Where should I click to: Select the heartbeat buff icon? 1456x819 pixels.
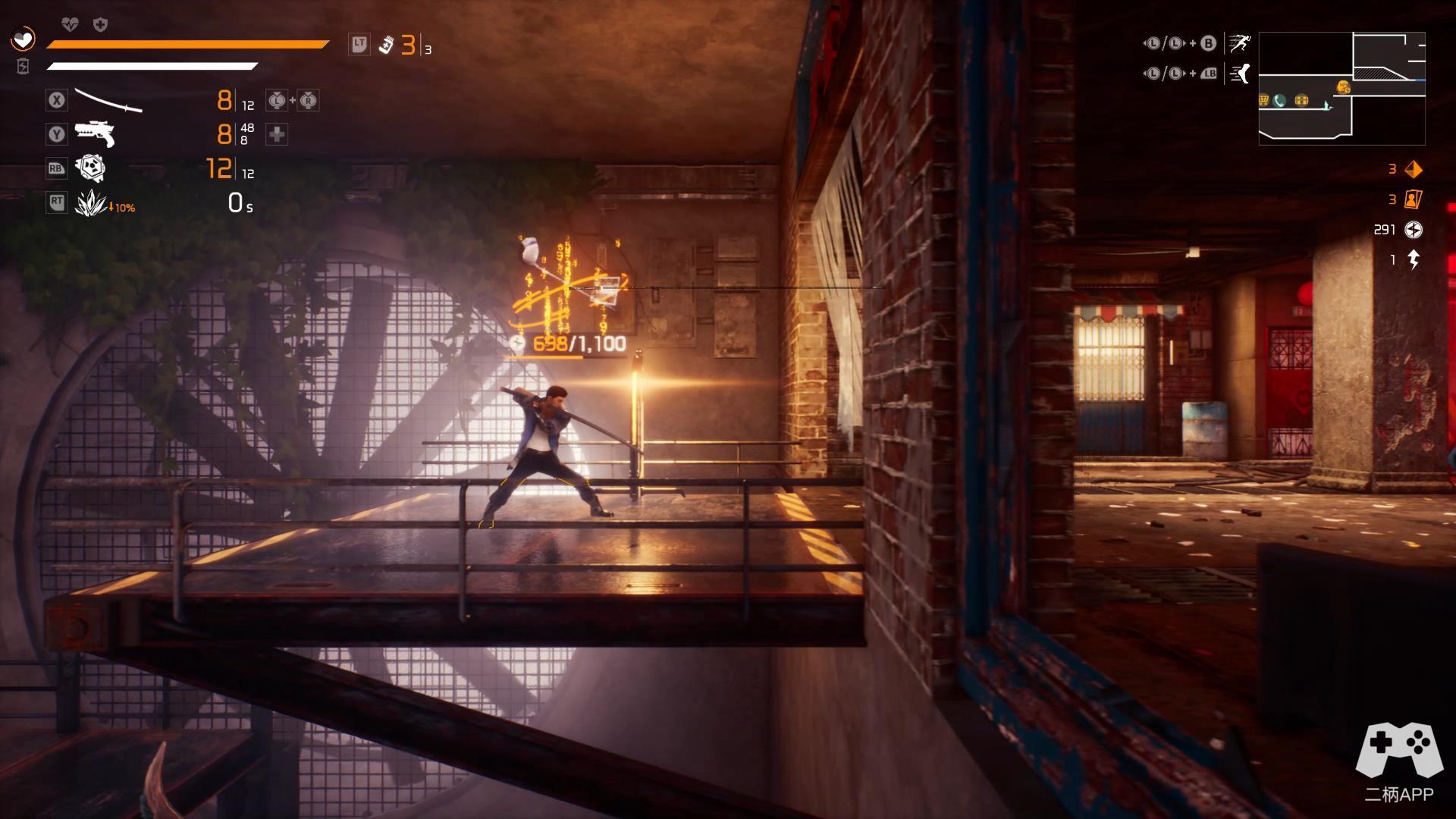click(x=70, y=25)
